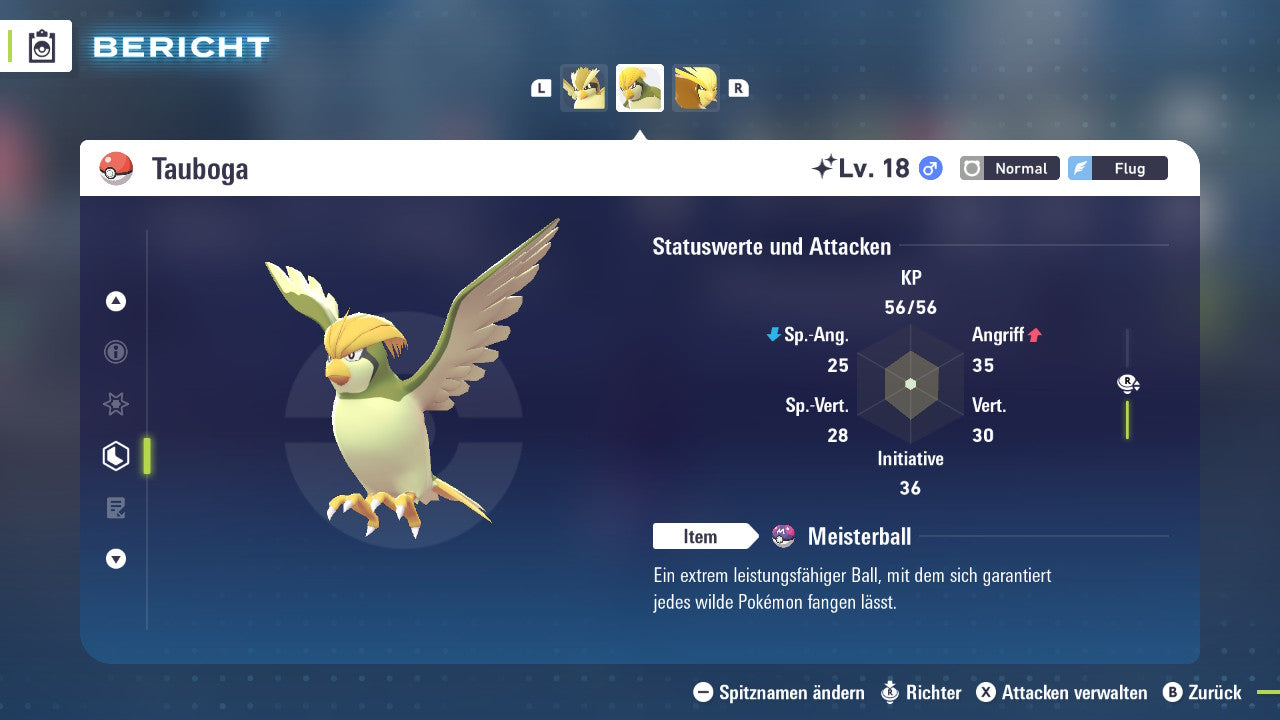The image size is (1280, 720).
Task: Open the Pokémon info page via the sidebar
Action: tap(115, 352)
